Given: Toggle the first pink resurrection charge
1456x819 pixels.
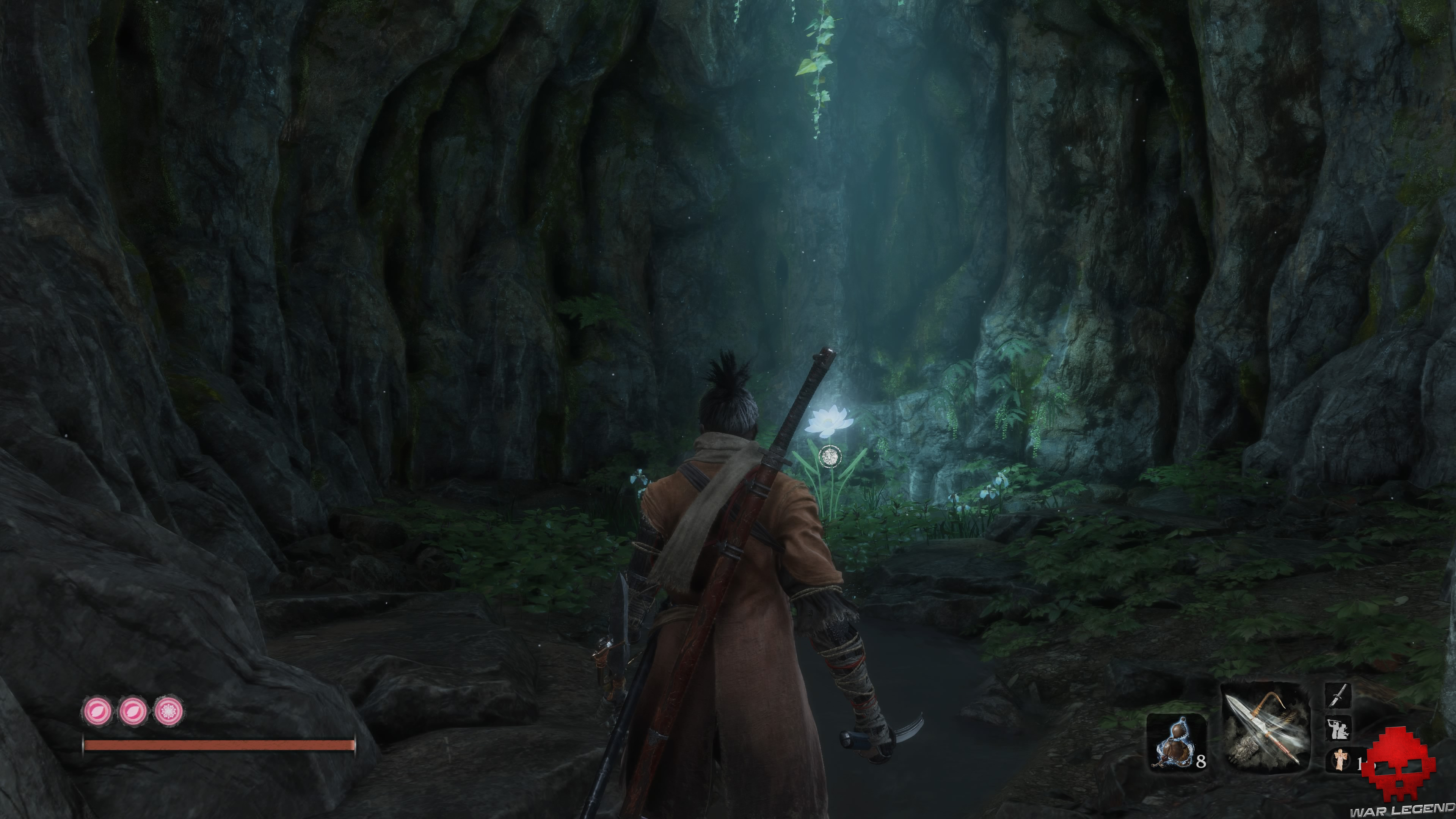Looking at the screenshot, I should [x=98, y=710].
